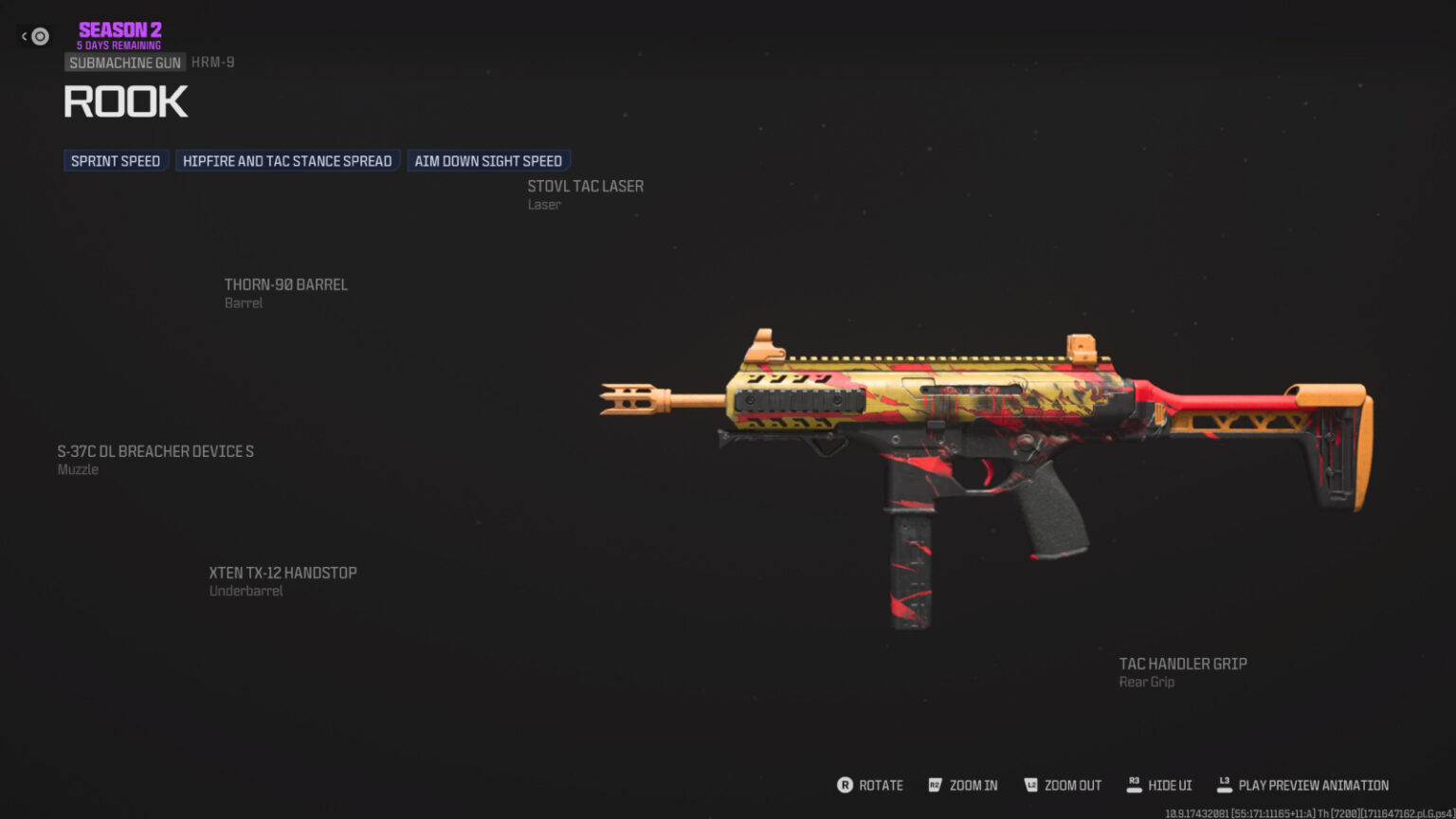Click the circular overlay icon top-left
Screen dimensions: 1456x819
point(38,36)
